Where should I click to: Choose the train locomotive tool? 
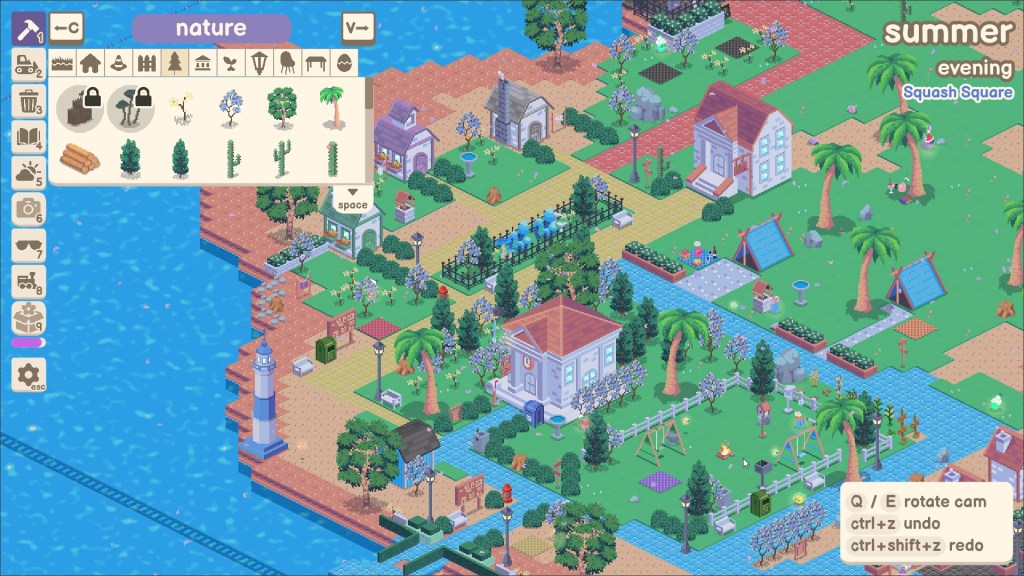28,283
